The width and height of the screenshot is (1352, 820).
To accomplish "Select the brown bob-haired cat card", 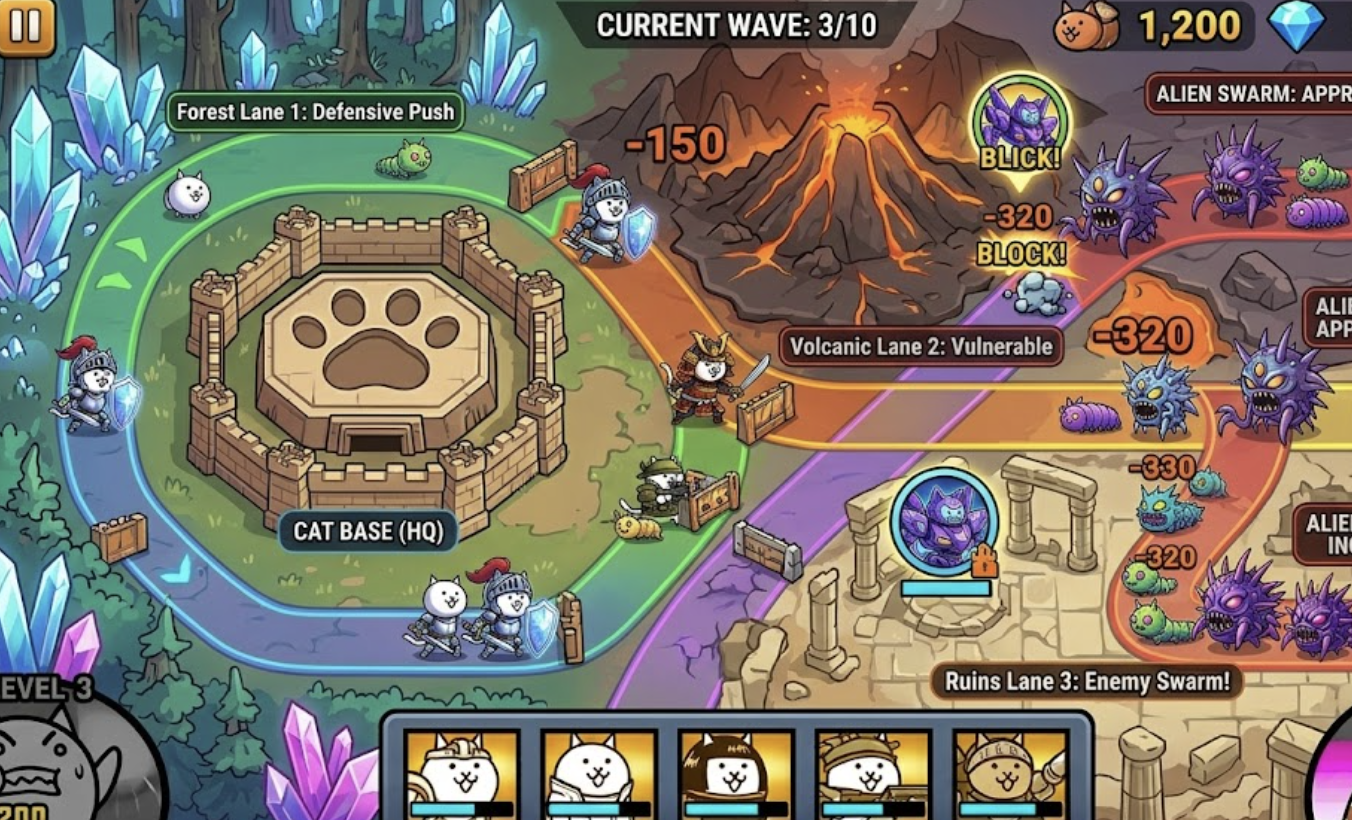I will pyautogui.click(x=736, y=774).
